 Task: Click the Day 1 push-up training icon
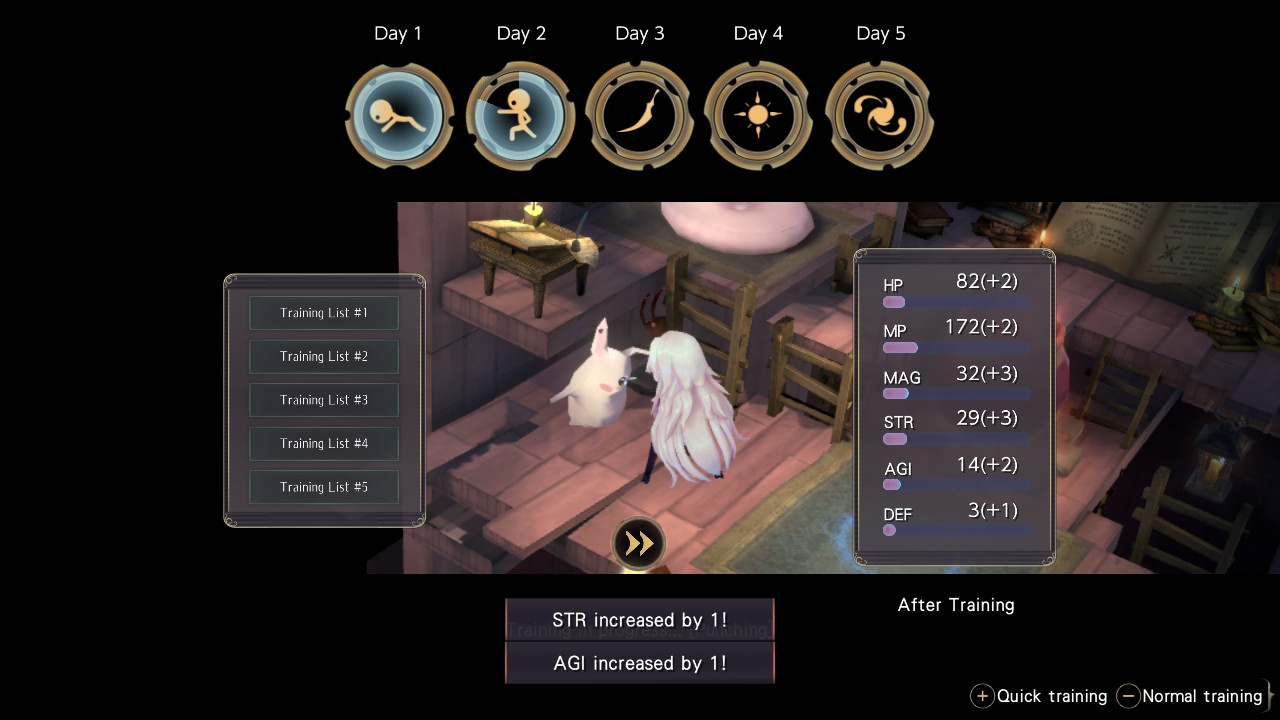click(x=399, y=116)
